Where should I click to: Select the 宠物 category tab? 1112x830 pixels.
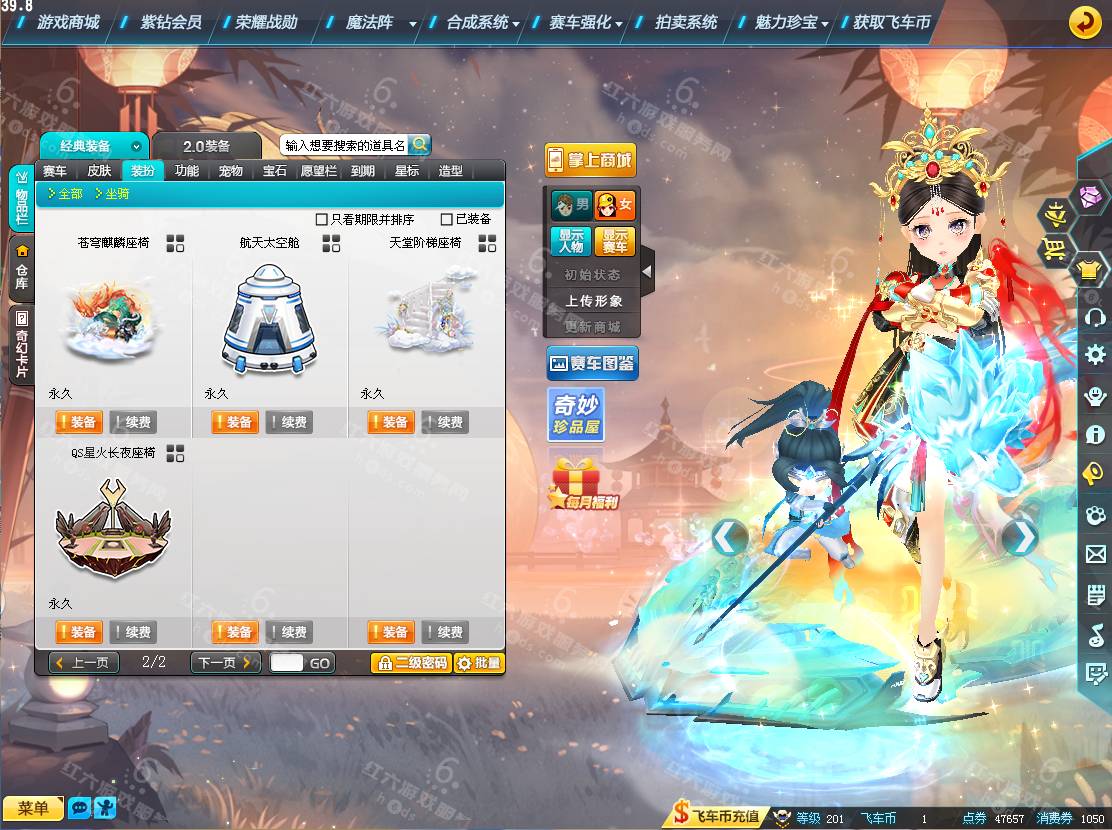coord(231,171)
